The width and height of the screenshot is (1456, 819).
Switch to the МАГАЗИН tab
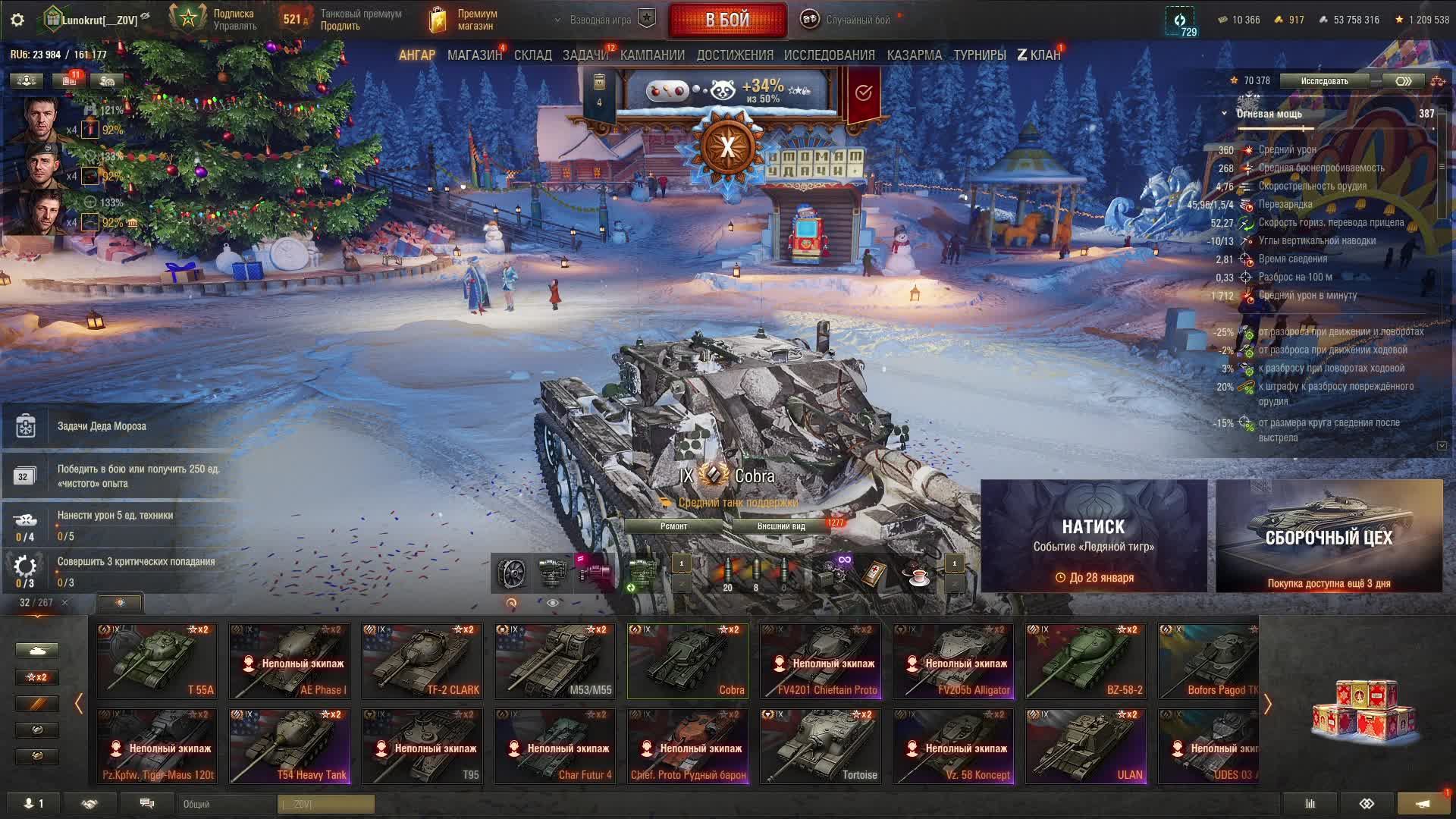[x=474, y=55]
